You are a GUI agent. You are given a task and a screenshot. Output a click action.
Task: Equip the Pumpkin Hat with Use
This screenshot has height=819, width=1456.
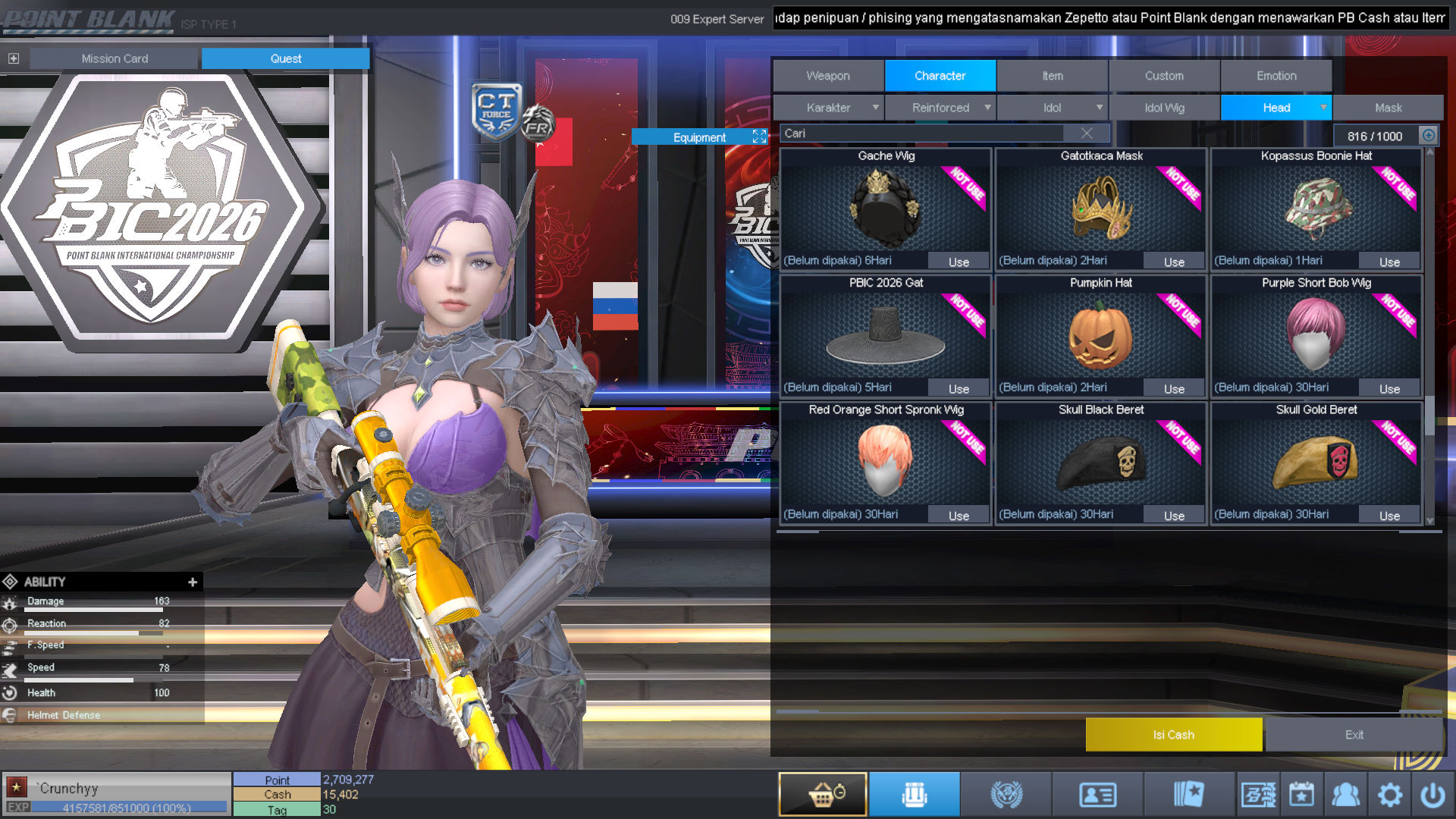click(x=1174, y=389)
